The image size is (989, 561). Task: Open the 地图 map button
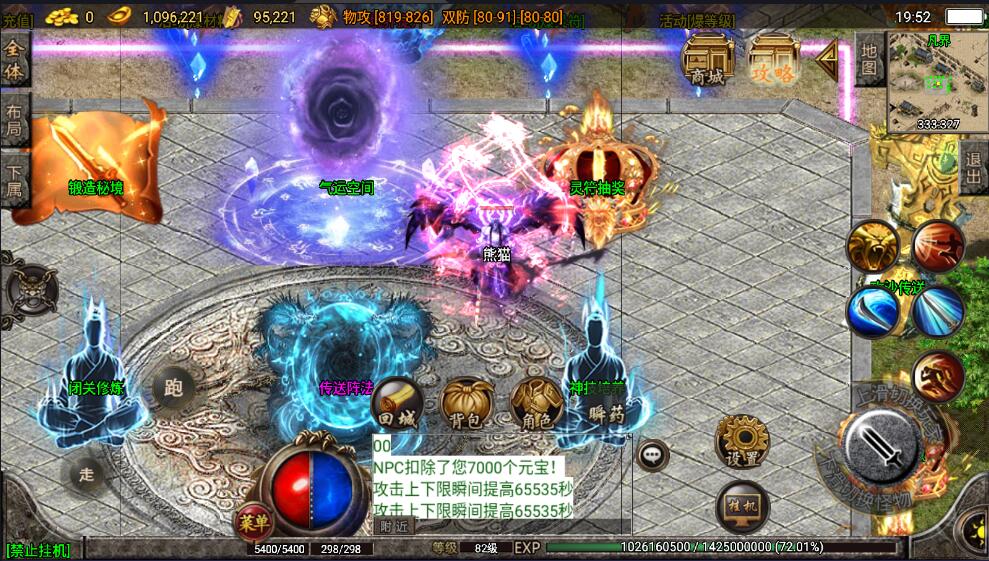coord(869,58)
